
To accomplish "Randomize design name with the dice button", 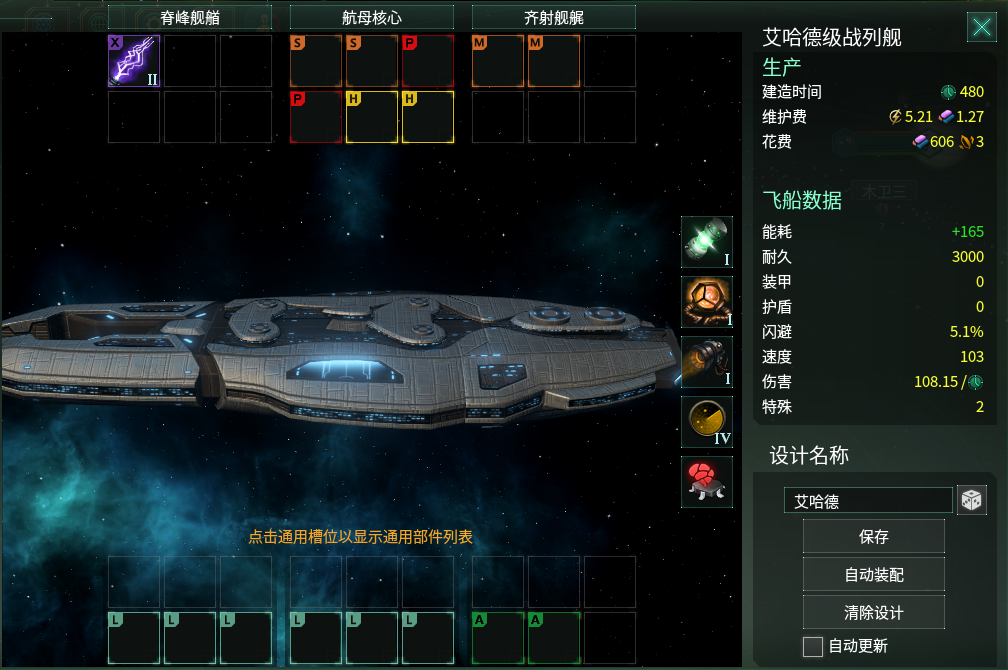I will [971, 501].
